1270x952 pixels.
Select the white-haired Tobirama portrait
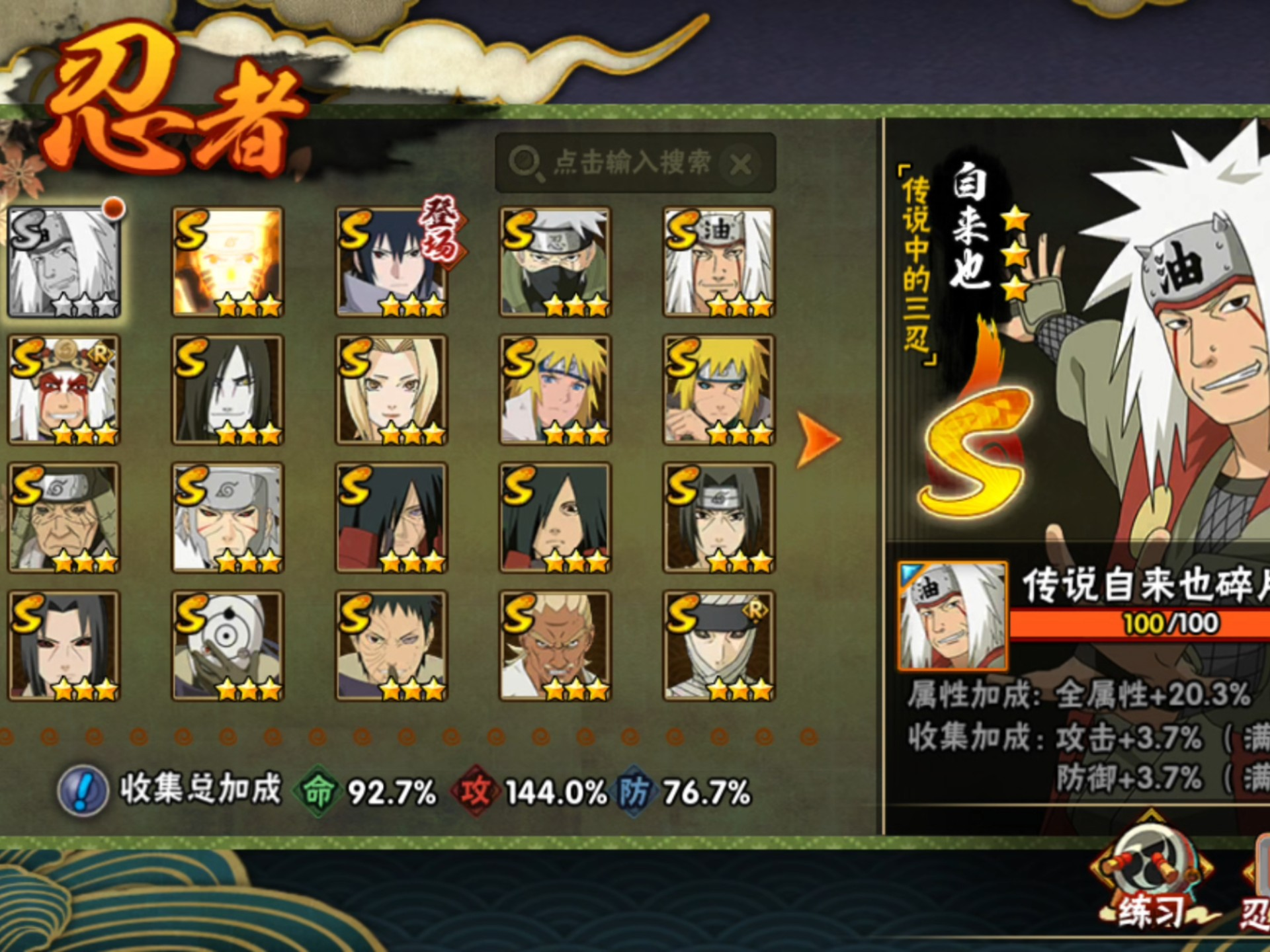click(x=228, y=517)
